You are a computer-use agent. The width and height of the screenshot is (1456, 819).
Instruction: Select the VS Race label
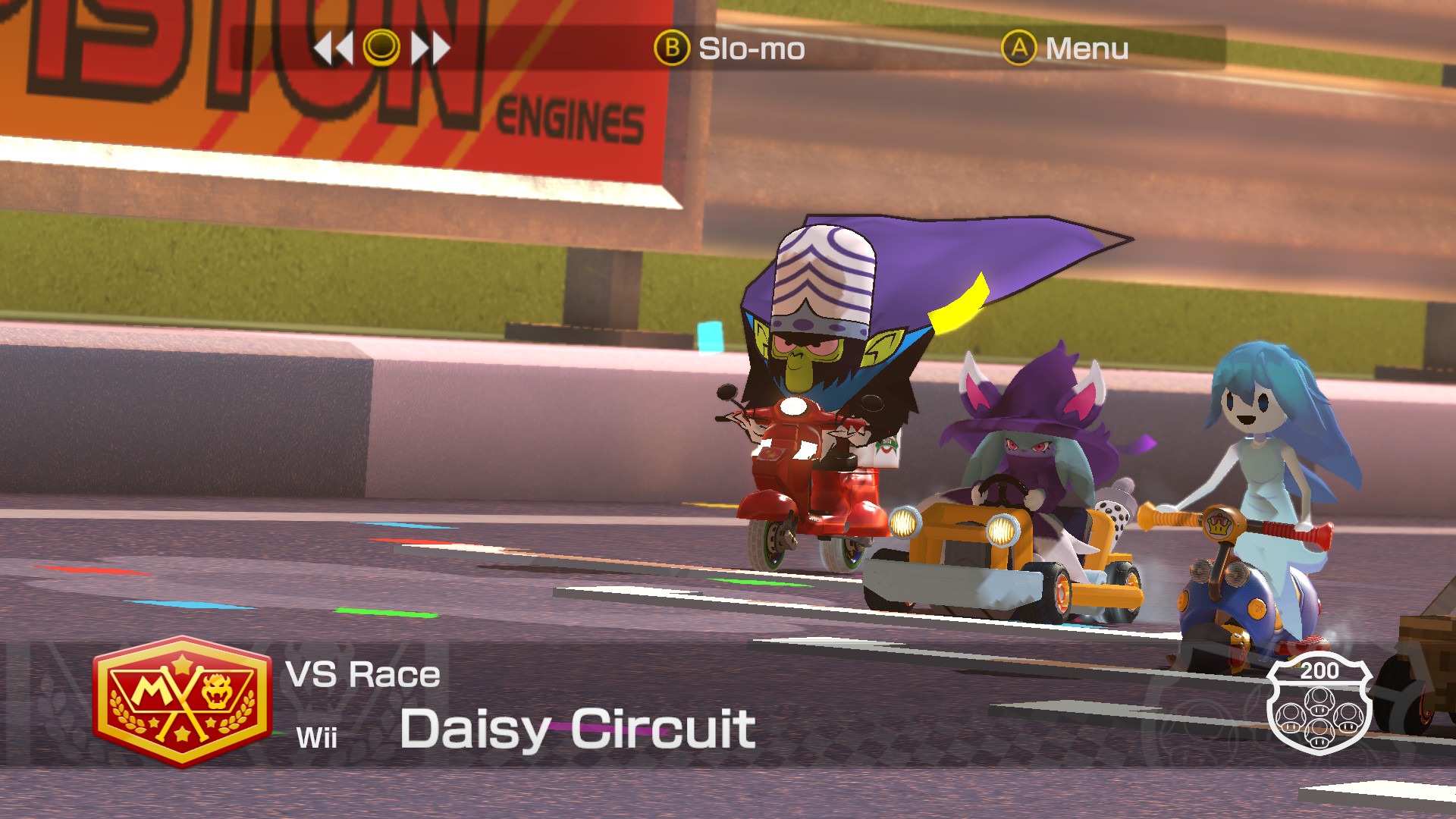(x=363, y=673)
